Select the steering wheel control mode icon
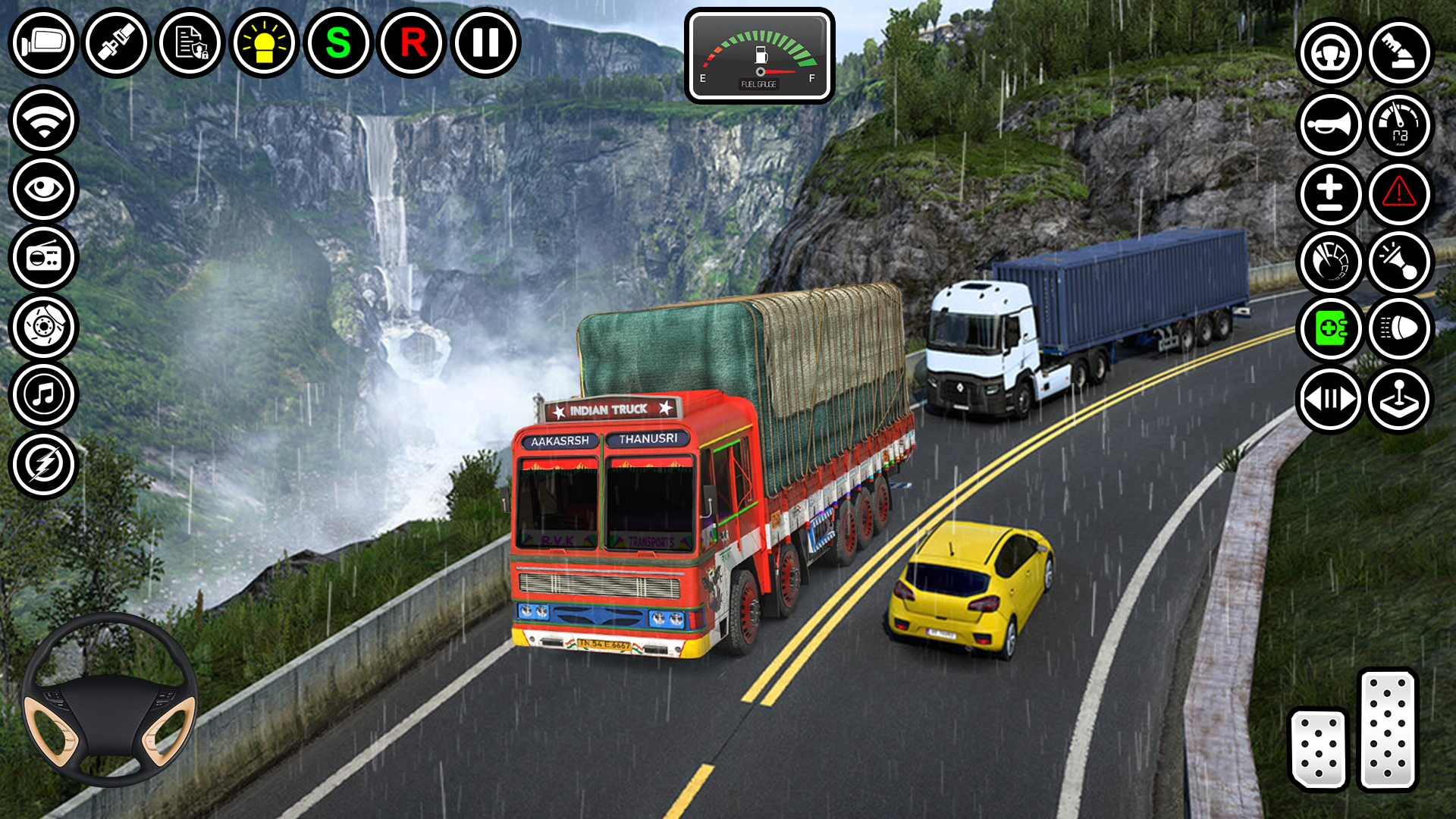The width and height of the screenshot is (1456, 819). (1330, 53)
